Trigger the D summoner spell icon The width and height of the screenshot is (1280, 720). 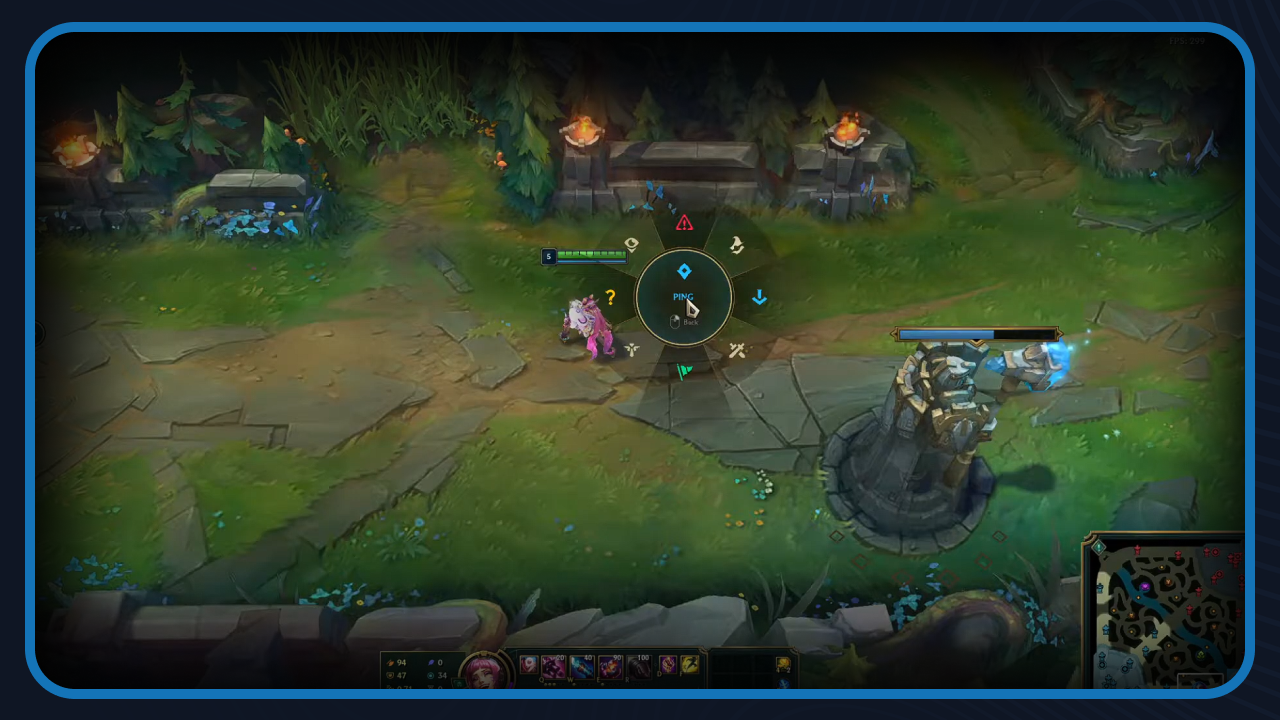click(667, 665)
